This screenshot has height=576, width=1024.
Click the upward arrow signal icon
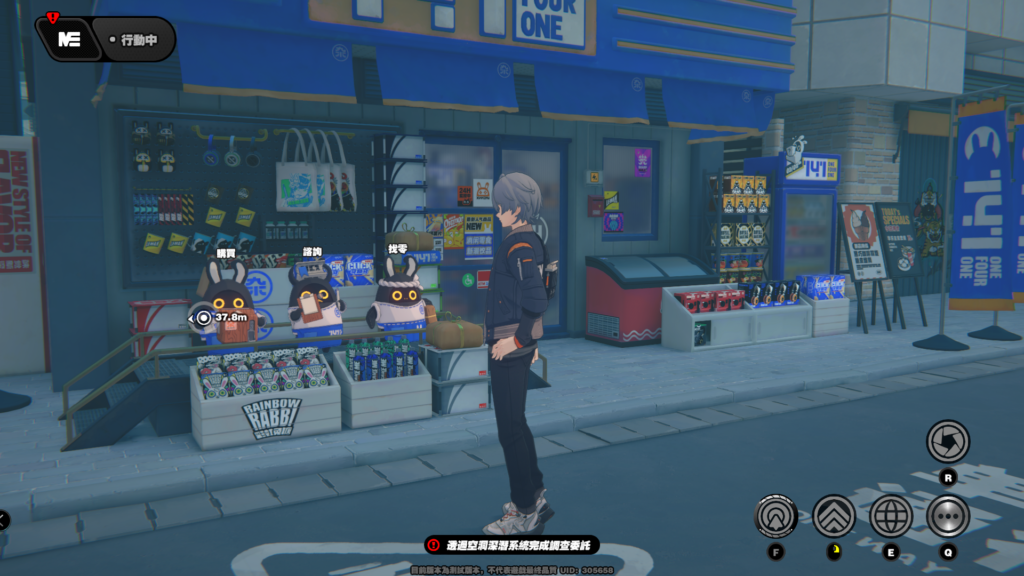(776, 516)
